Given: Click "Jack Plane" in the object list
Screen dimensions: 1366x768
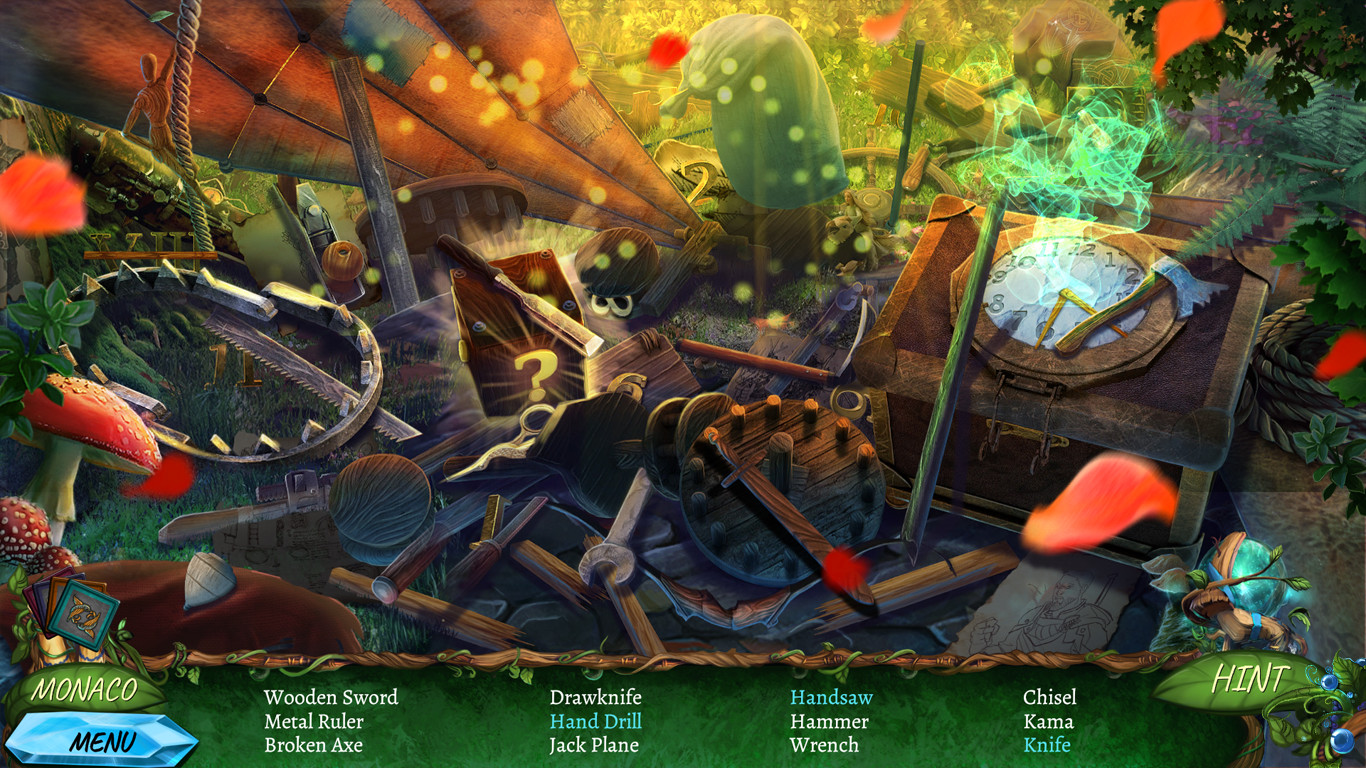Looking at the screenshot, I should pyautogui.click(x=596, y=745).
